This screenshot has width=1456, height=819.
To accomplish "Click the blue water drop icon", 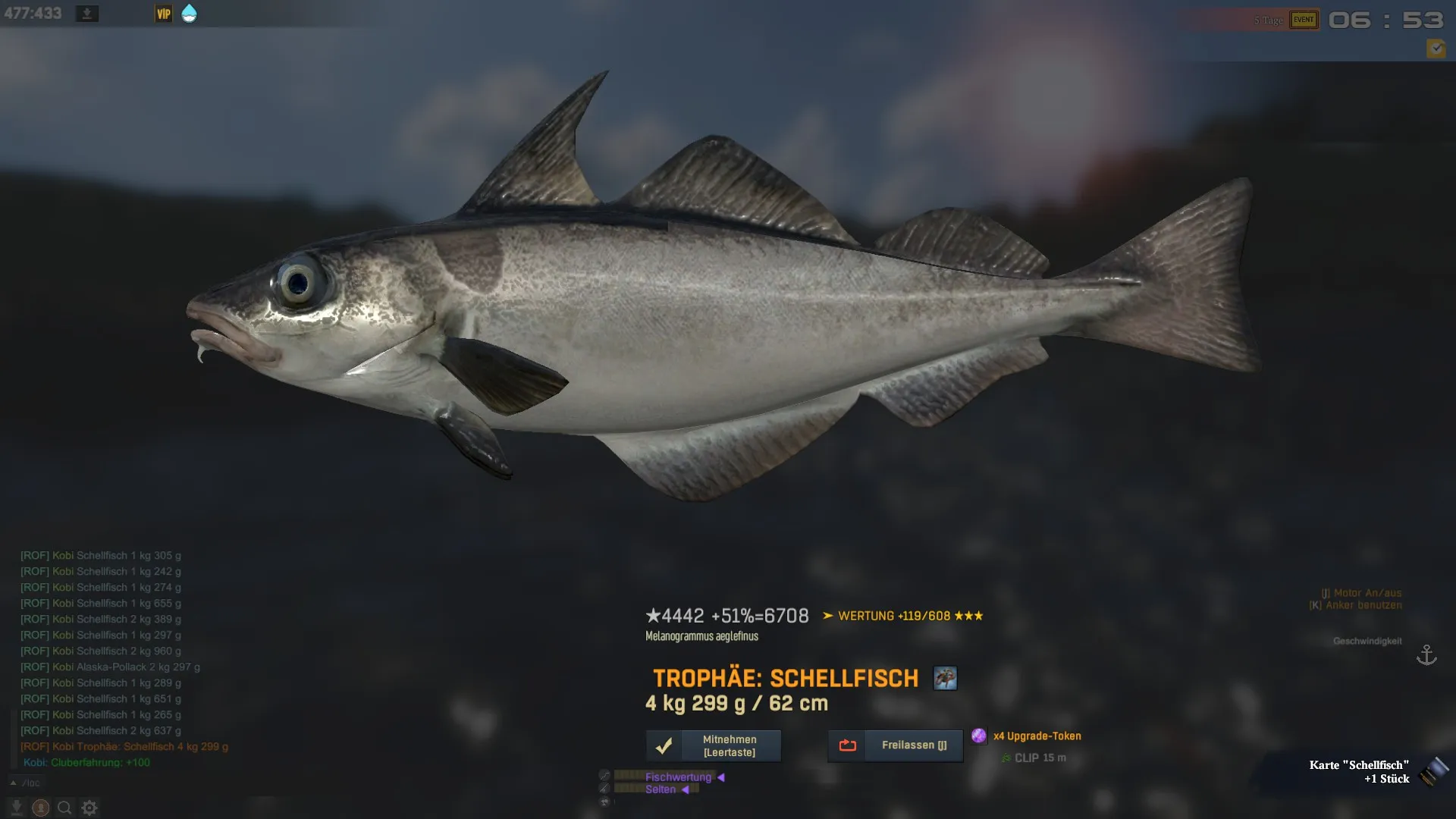I will 189,14.
